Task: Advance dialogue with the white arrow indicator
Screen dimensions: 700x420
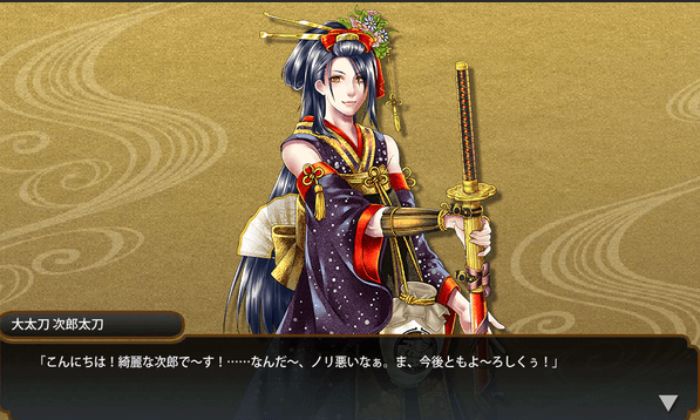Action: coord(667,403)
